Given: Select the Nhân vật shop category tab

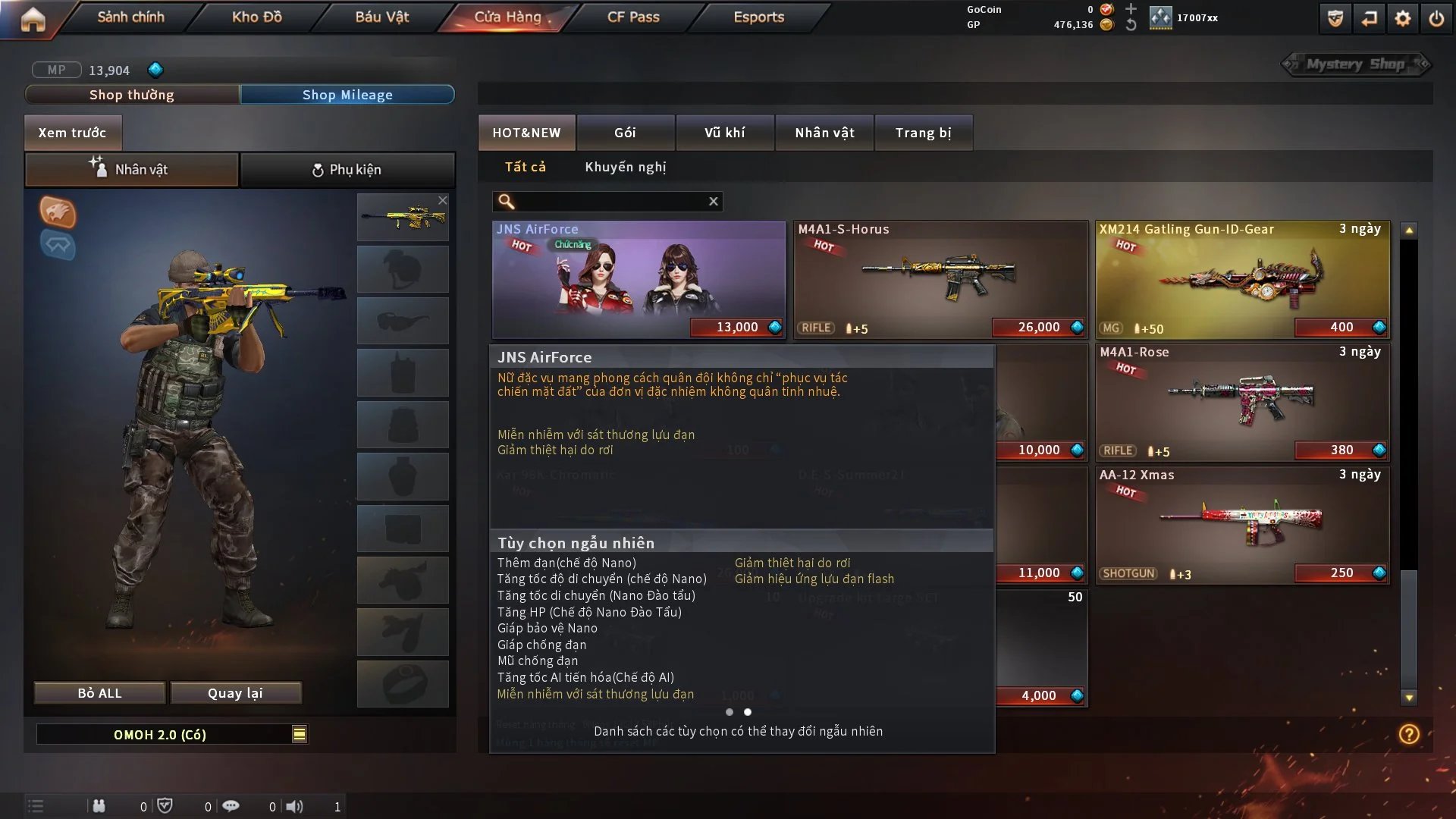Looking at the screenshot, I should pyautogui.click(x=824, y=133).
